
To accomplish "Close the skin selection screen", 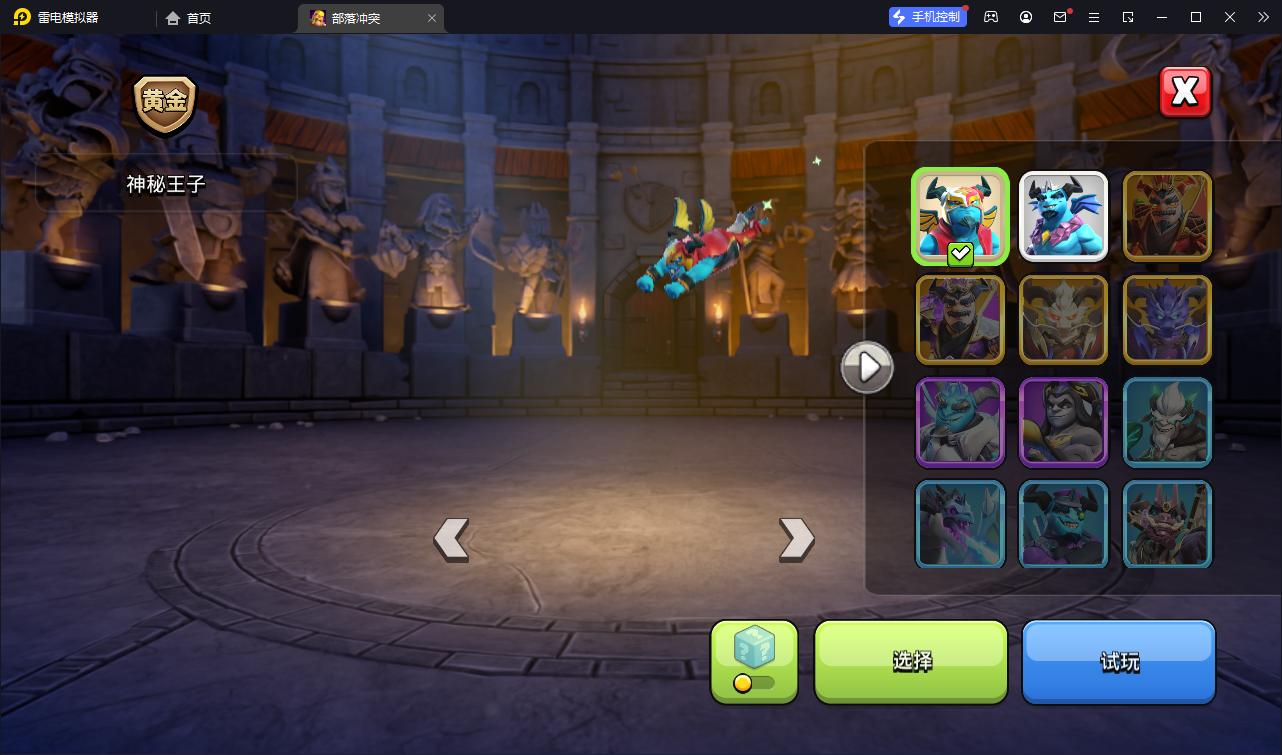I will (1185, 92).
